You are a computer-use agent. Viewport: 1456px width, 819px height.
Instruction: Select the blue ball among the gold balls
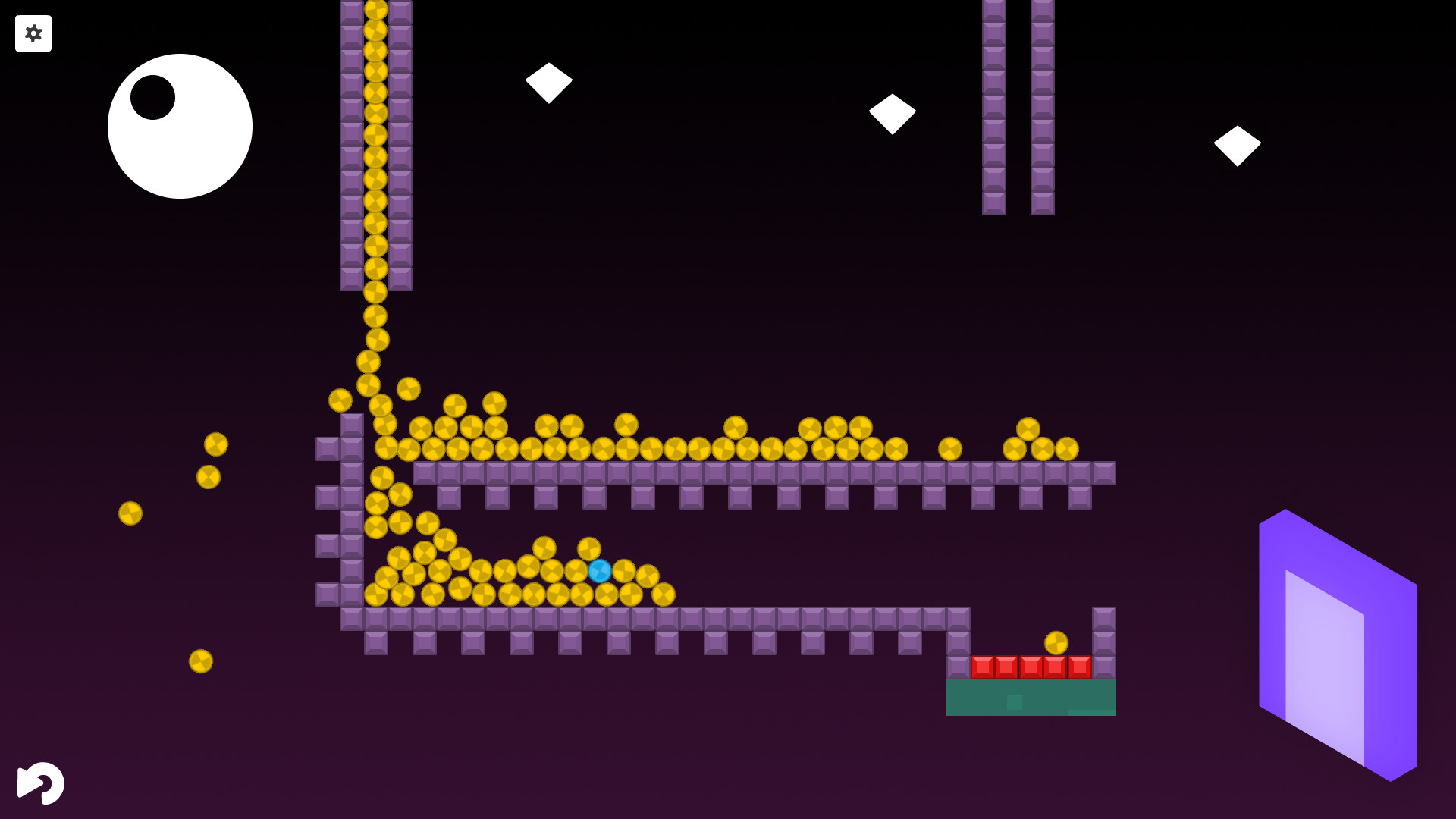(x=600, y=570)
